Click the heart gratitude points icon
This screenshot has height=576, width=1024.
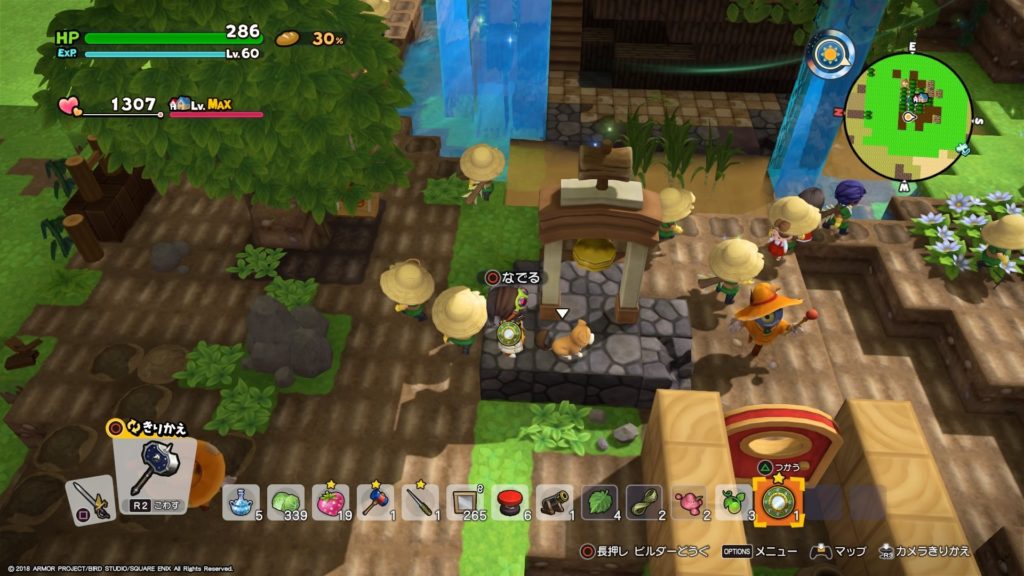pyautogui.click(x=70, y=105)
